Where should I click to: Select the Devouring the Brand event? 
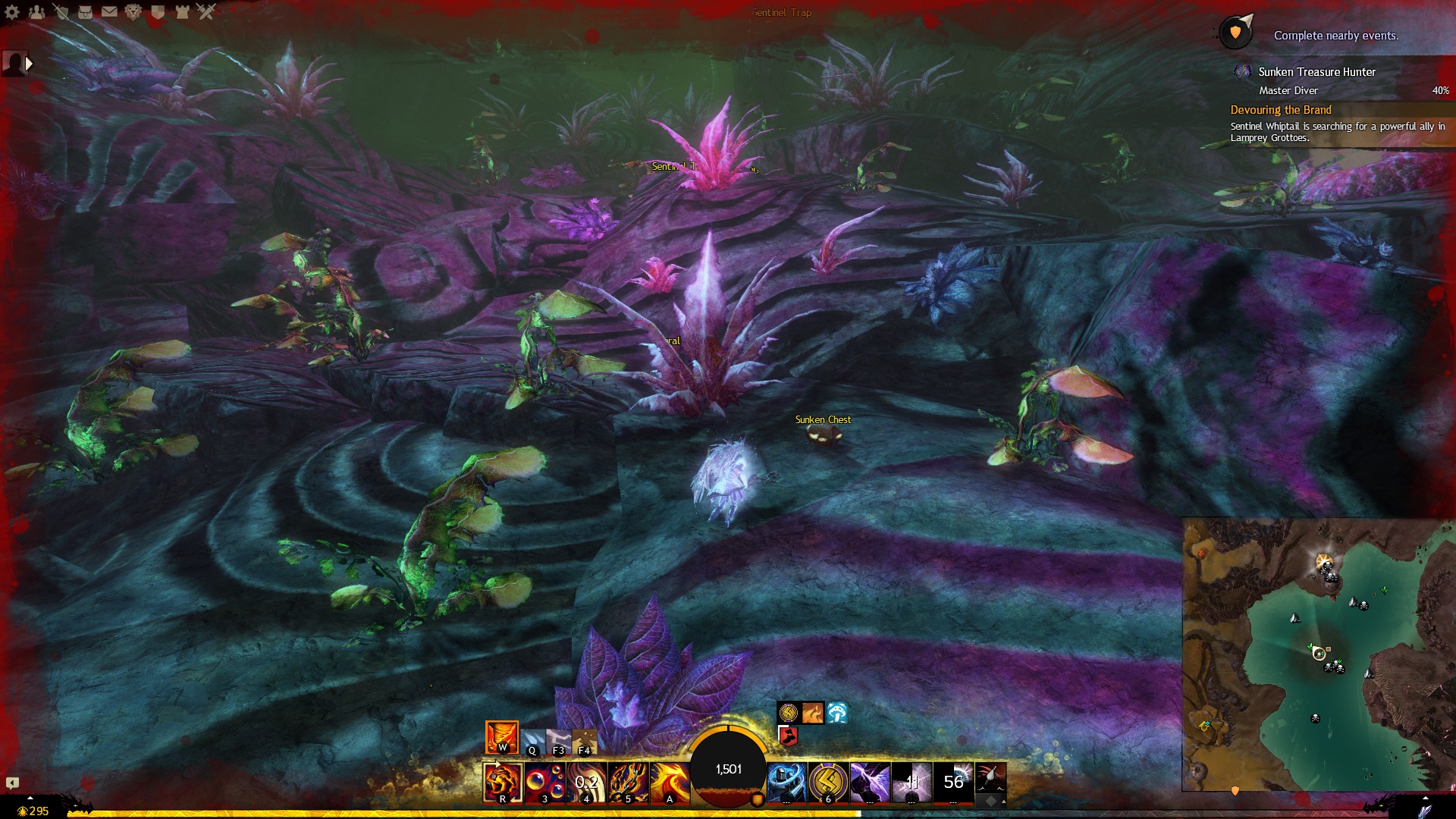(x=1281, y=110)
